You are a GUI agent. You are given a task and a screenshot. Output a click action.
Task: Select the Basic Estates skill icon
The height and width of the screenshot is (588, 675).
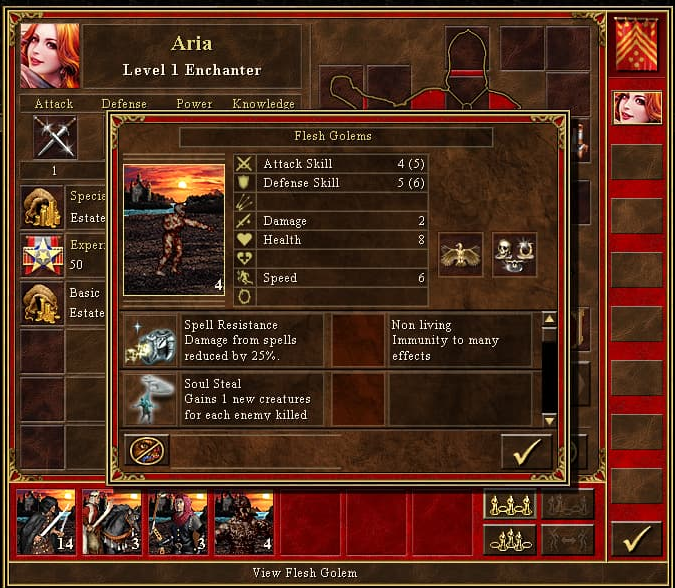pos(42,304)
